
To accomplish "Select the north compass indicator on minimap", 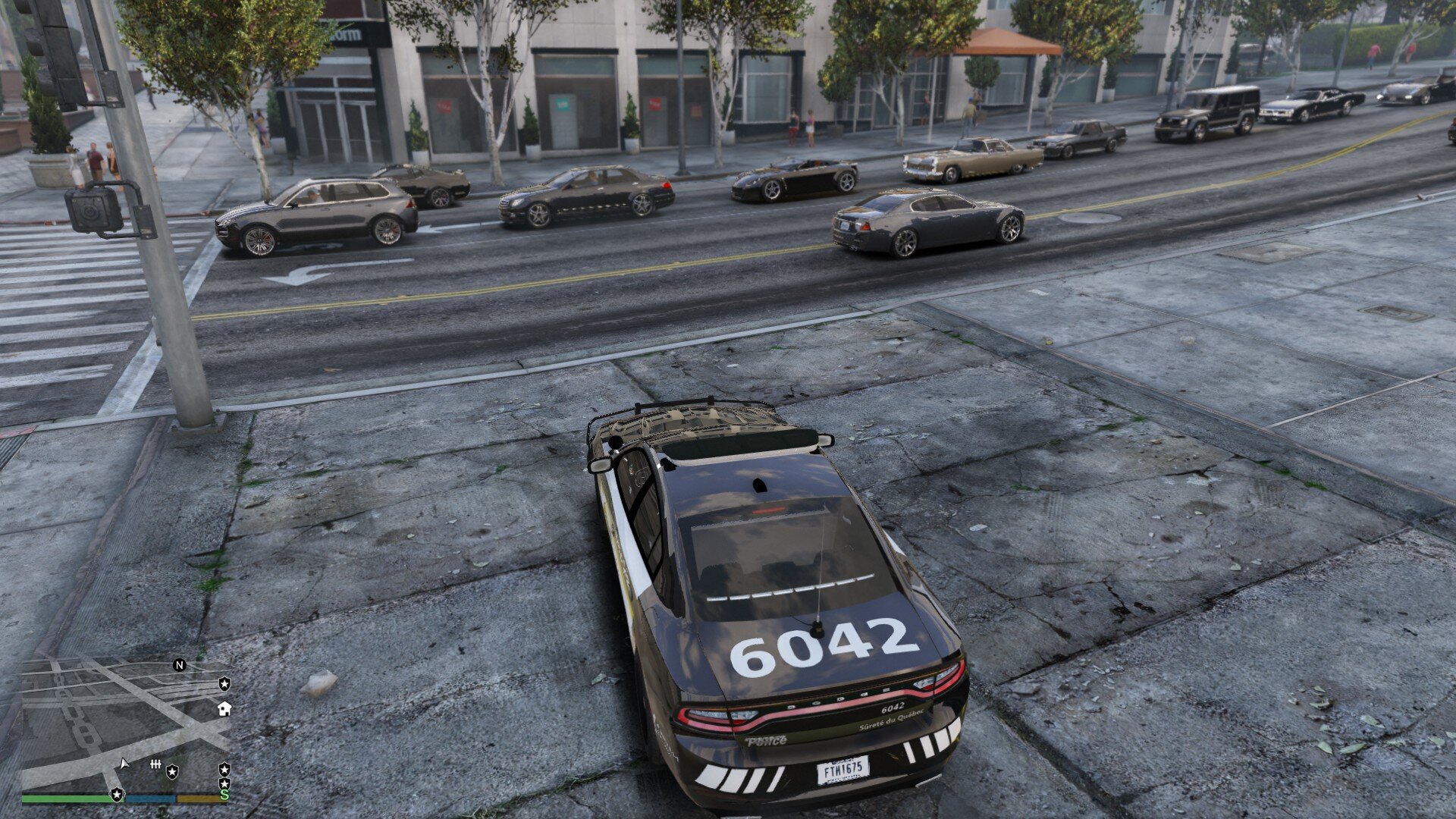I will click(x=180, y=665).
